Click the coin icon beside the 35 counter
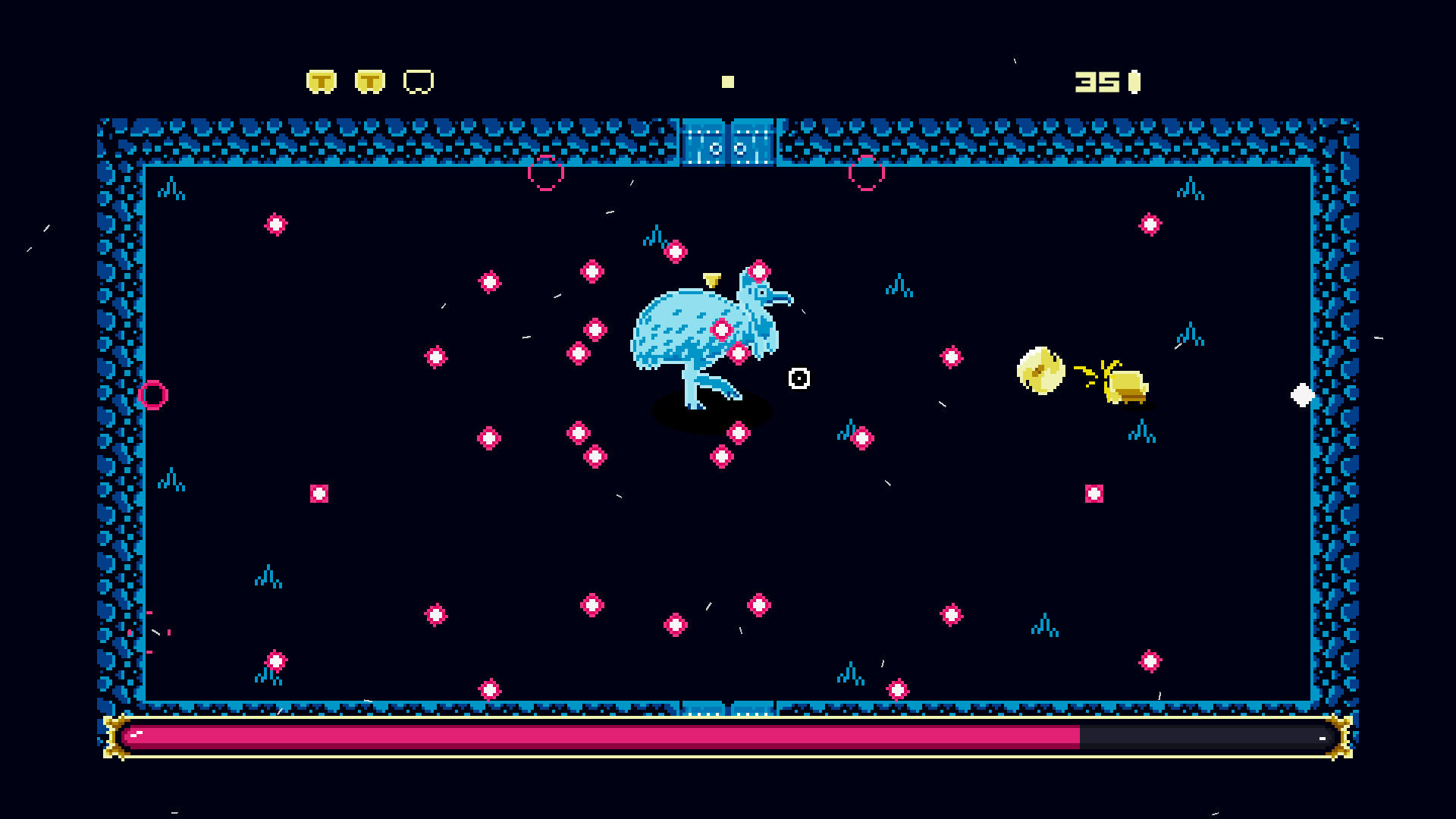The width and height of the screenshot is (1456, 819). coord(1133,80)
